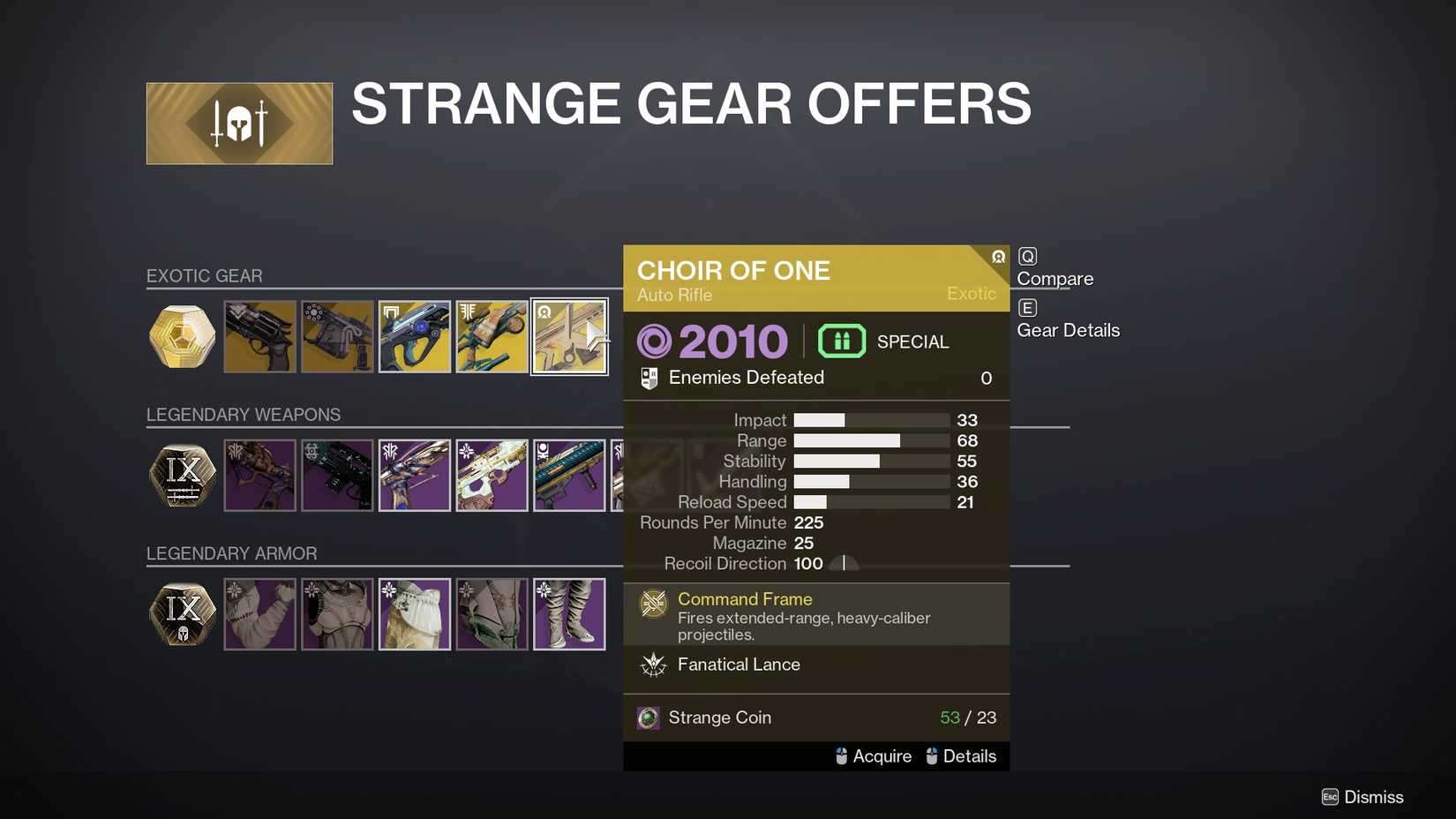Select the golden exotic engram icon
The image size is (1456, 819).
click(x=182, y=336)
